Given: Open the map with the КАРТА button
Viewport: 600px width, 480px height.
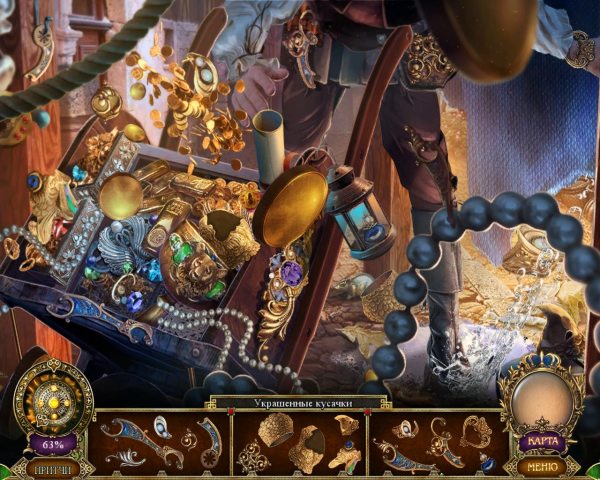Looking at the screenshot, I should (x=541, y=442).
